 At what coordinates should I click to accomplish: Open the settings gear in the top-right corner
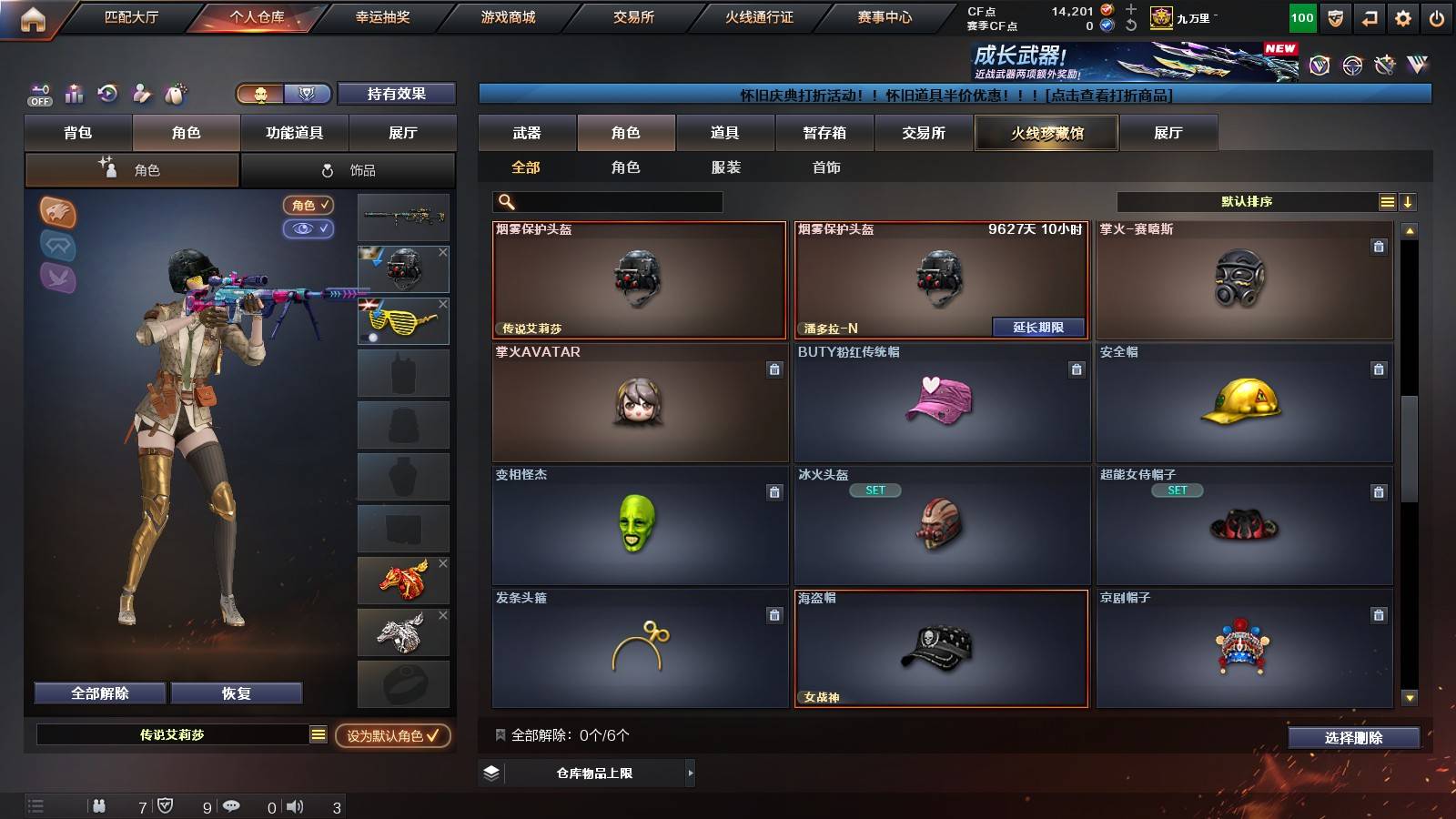click(1402, 16)
